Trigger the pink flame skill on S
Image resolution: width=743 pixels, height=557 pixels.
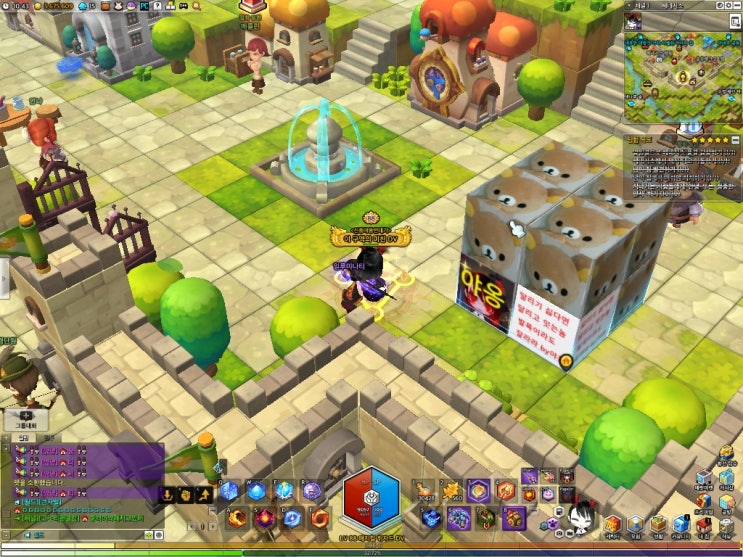coord(265,518)
